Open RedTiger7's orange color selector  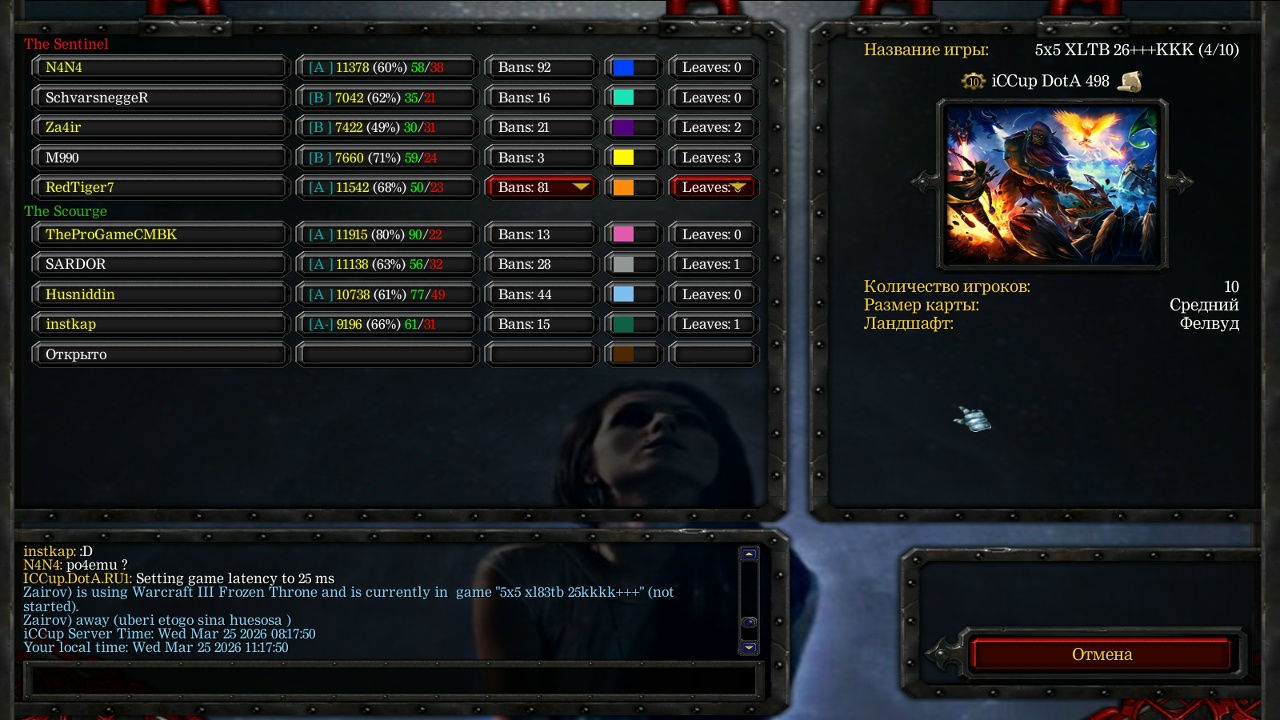(631, 187)
